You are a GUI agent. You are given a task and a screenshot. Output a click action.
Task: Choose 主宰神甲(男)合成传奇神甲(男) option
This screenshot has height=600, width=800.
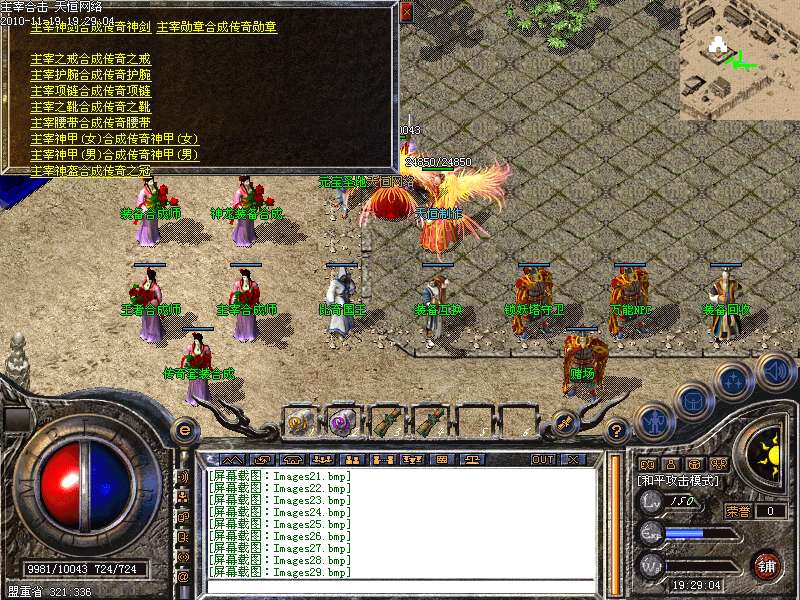pyautogui.click(x=114, y=155)
